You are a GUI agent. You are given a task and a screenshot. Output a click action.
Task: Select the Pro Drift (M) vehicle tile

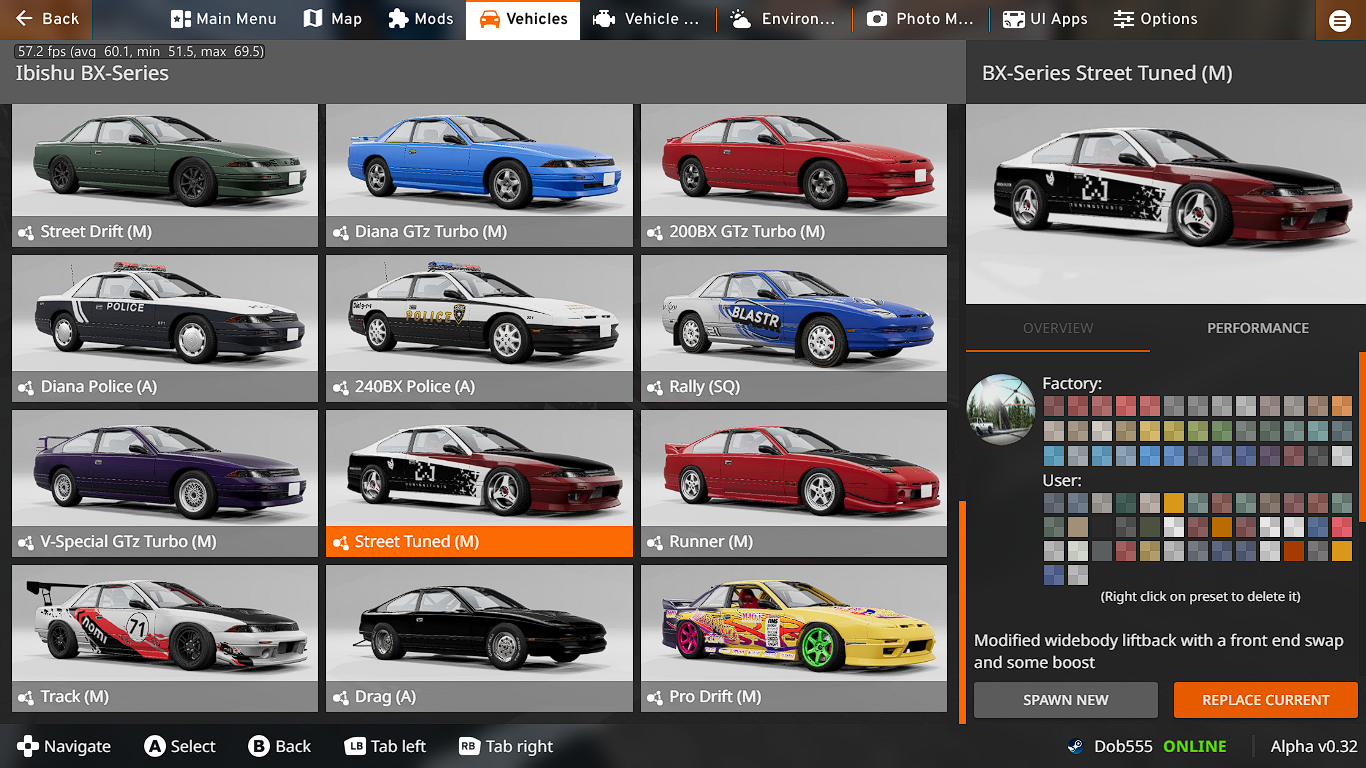click(794, 638)
